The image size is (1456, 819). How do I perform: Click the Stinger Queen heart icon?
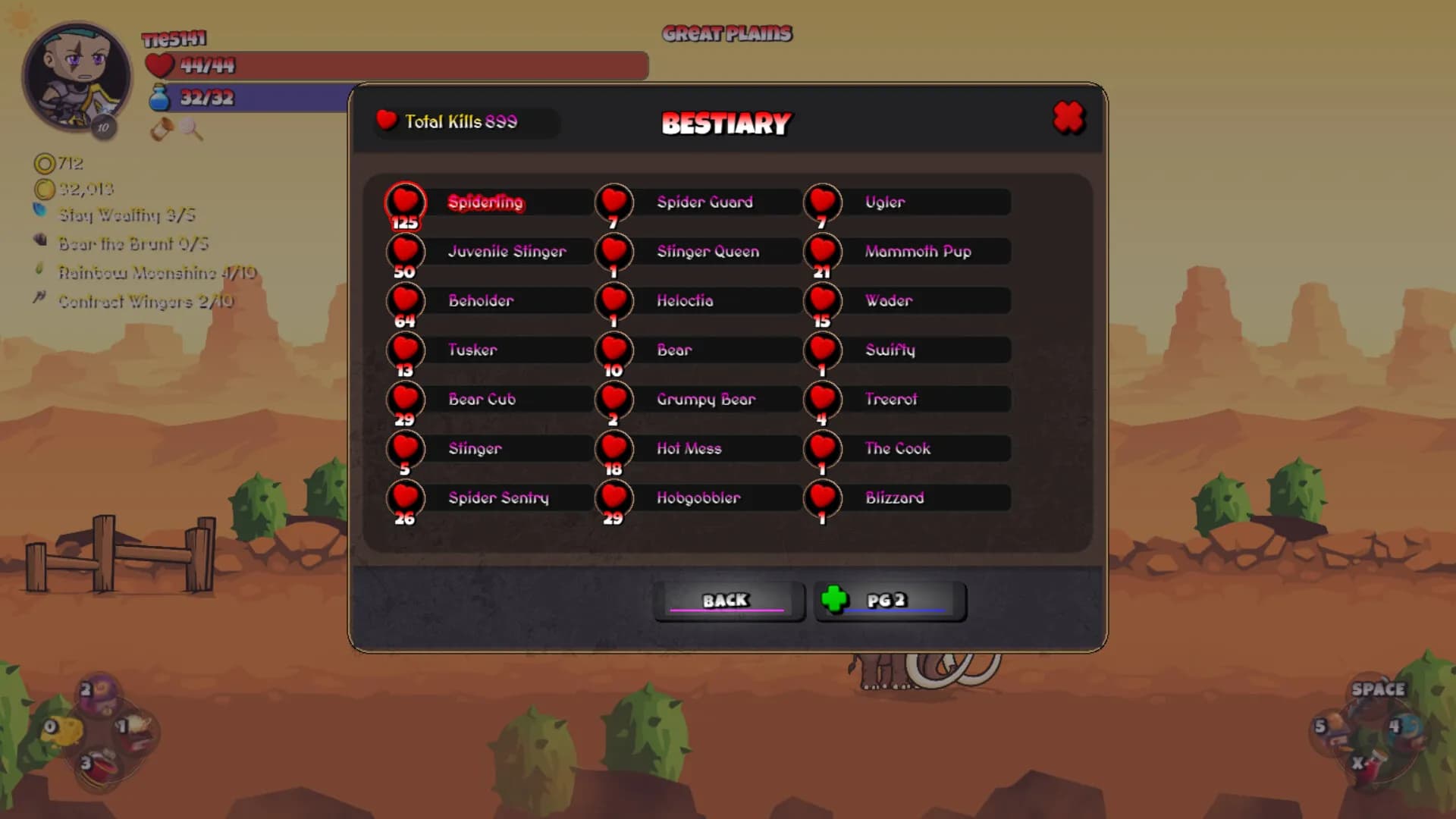[614, 251]
